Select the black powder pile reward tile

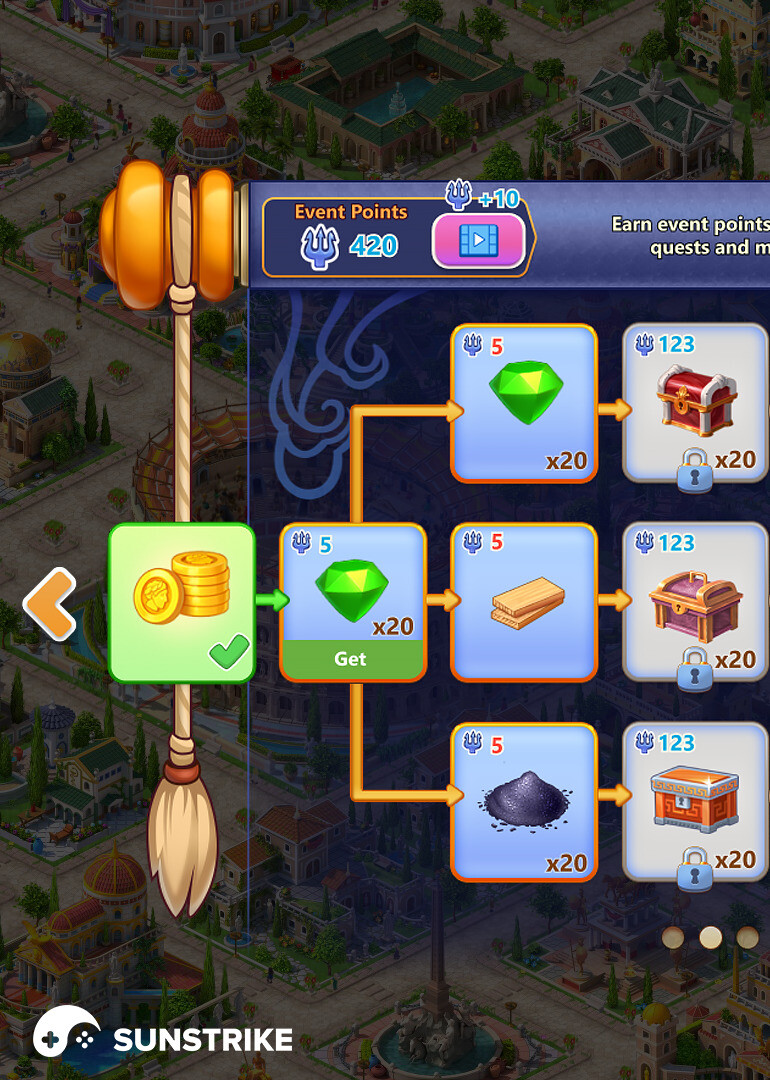(524, 802)
